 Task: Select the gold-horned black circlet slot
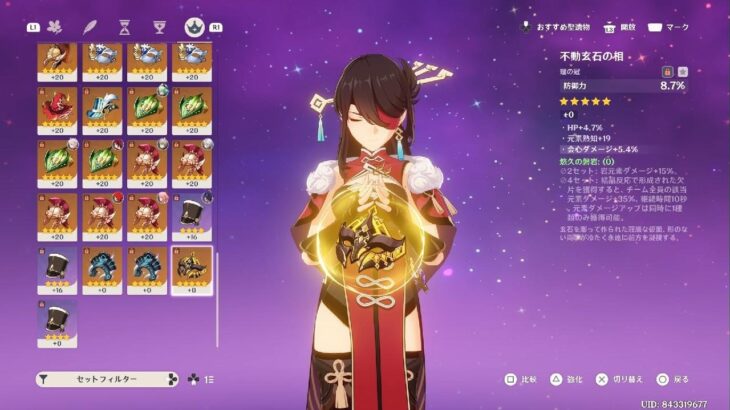pyautogui.click(x=191, y=270)
